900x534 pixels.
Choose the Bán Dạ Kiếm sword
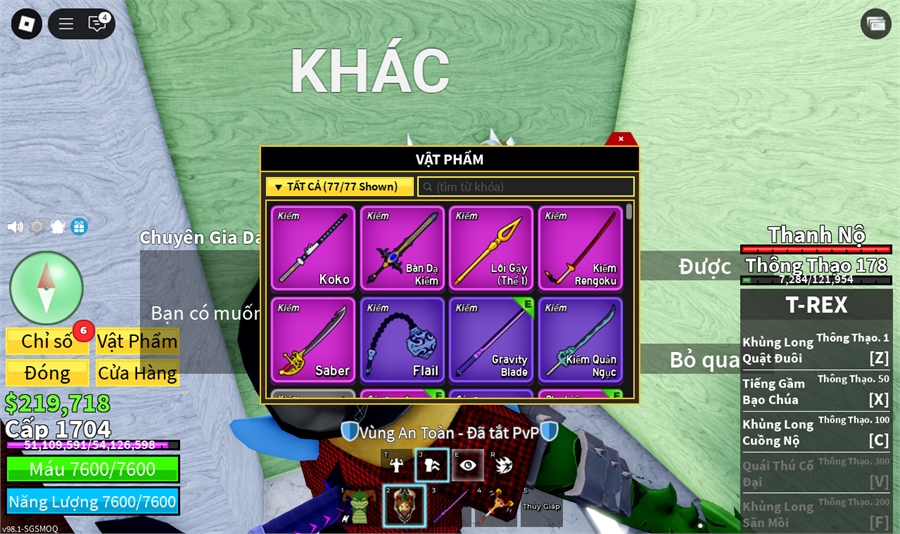tap(403, 249)
